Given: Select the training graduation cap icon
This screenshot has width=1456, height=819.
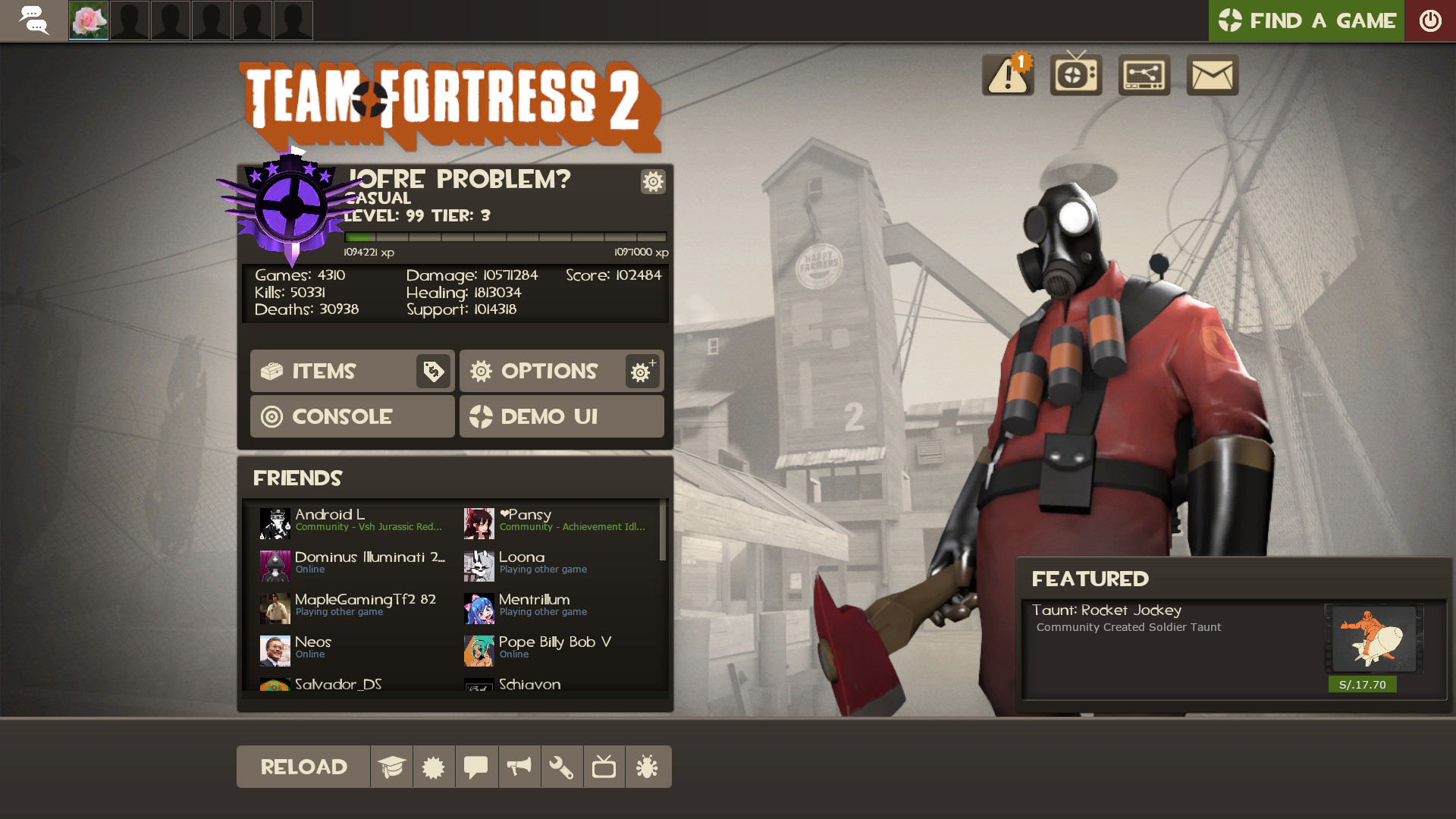Looking at the screenshot, I should 391,767.
